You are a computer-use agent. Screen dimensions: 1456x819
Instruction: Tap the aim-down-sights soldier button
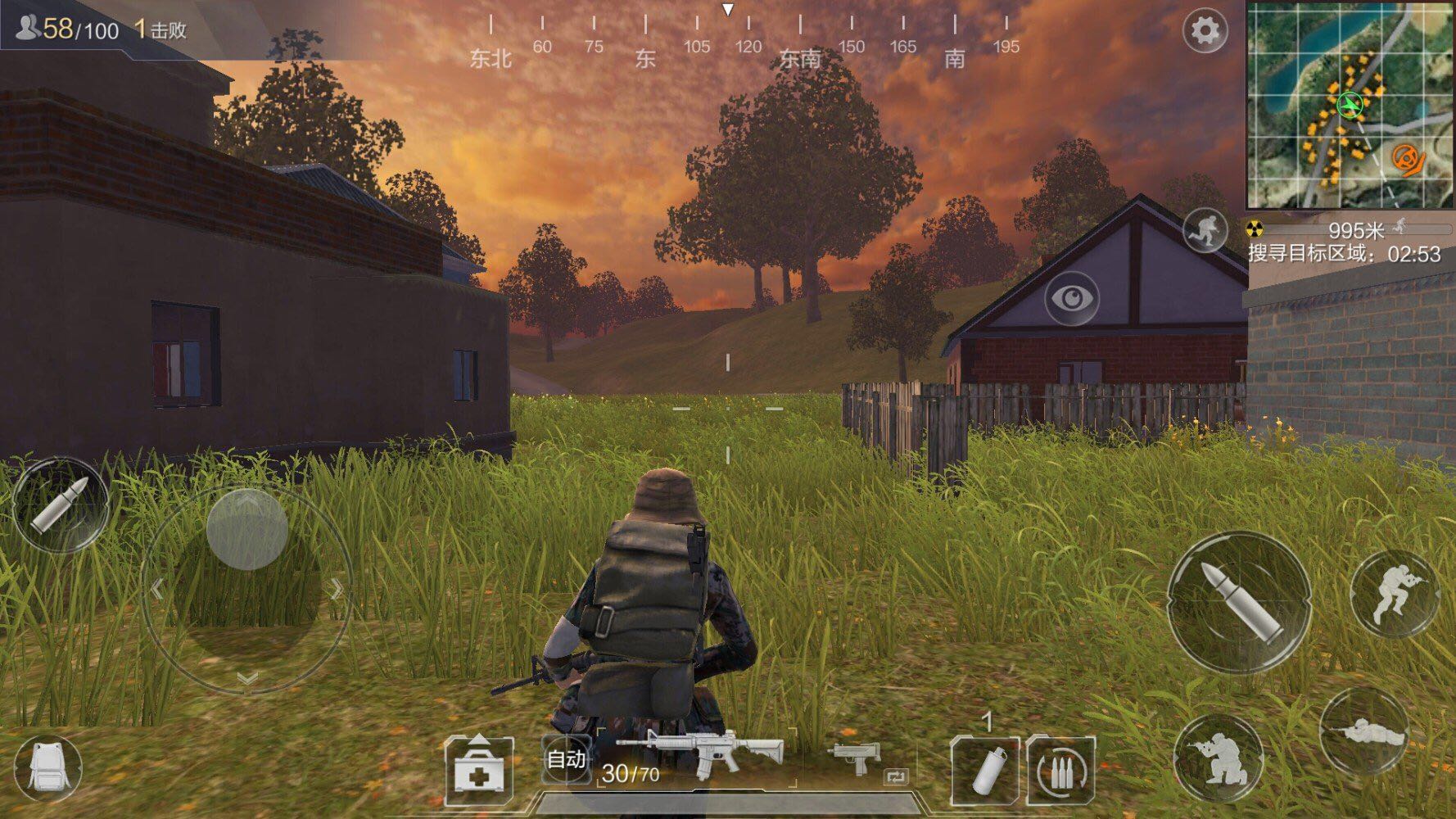1395,592
